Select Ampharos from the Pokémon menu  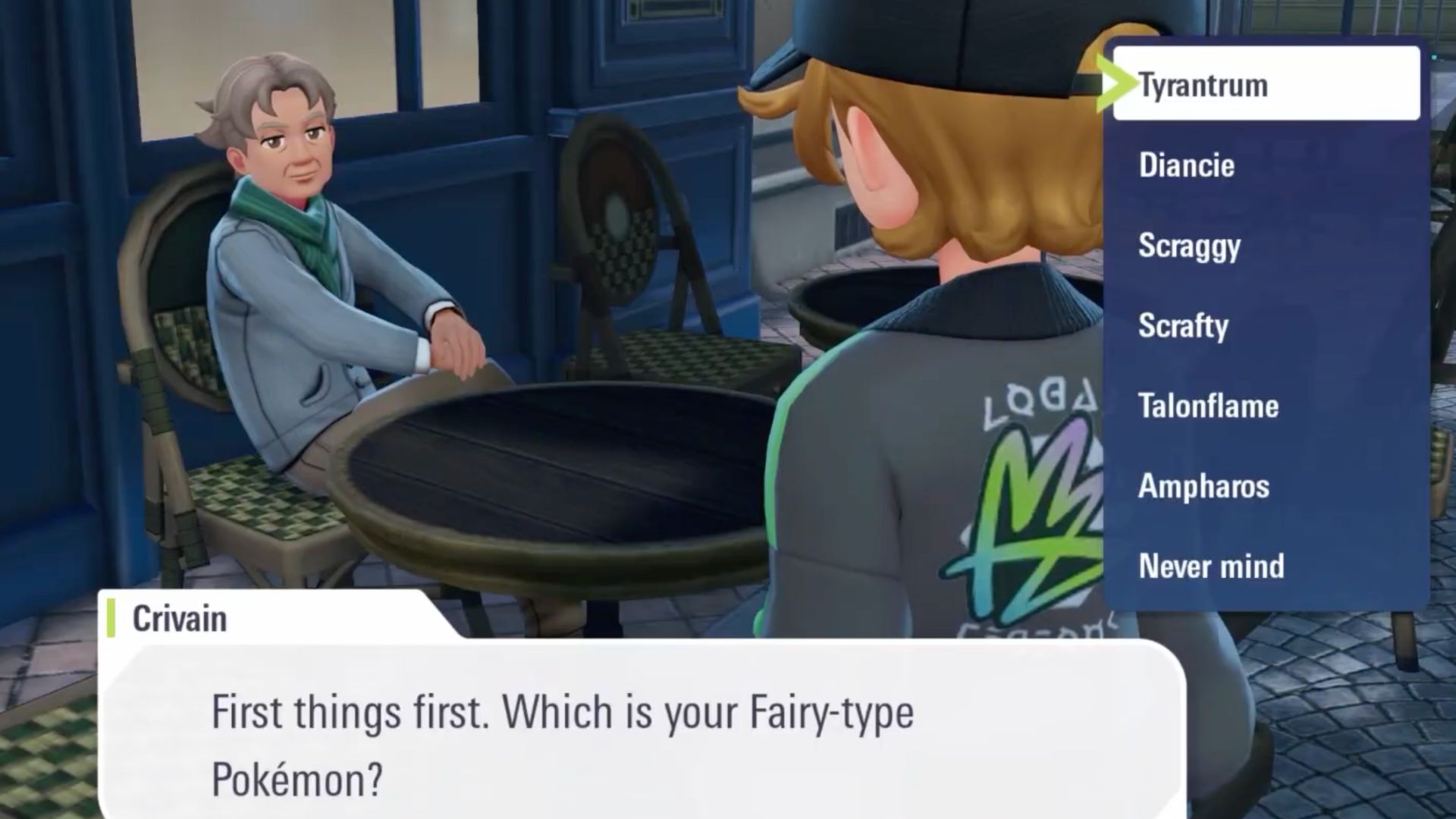(x=1202, y=487)
